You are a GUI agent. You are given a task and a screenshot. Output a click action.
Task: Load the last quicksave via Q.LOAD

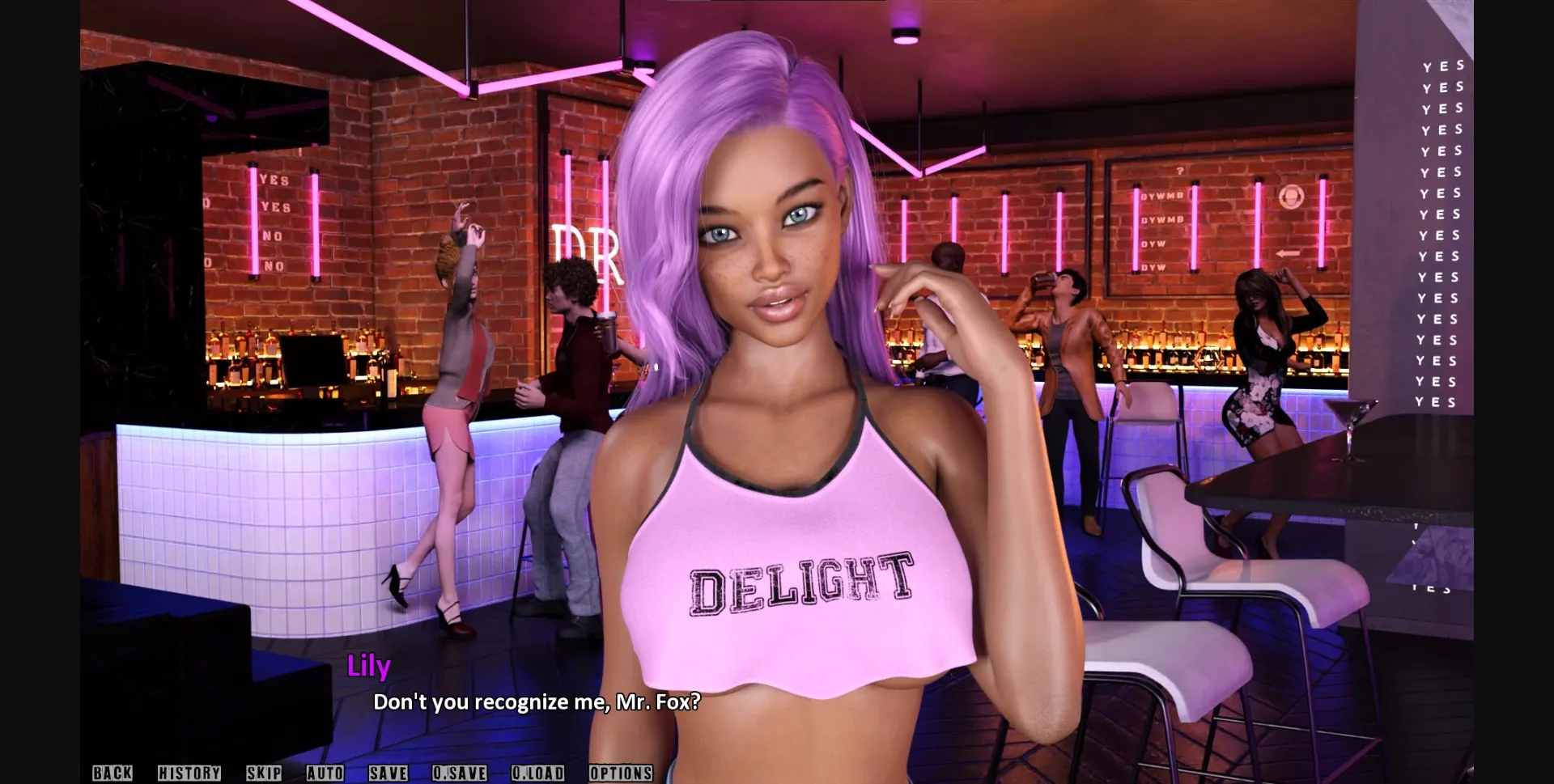point(538,773)
